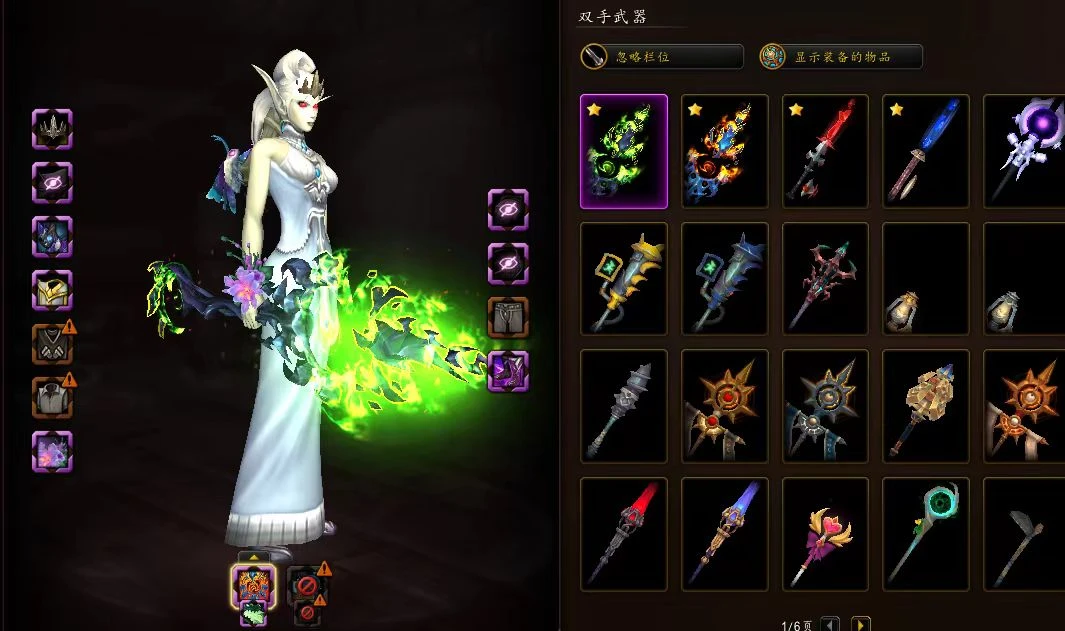Viewport: 1065px width, 631px height.
Task: Pick the red crystal spear appearance
Action: coord(826,151)
